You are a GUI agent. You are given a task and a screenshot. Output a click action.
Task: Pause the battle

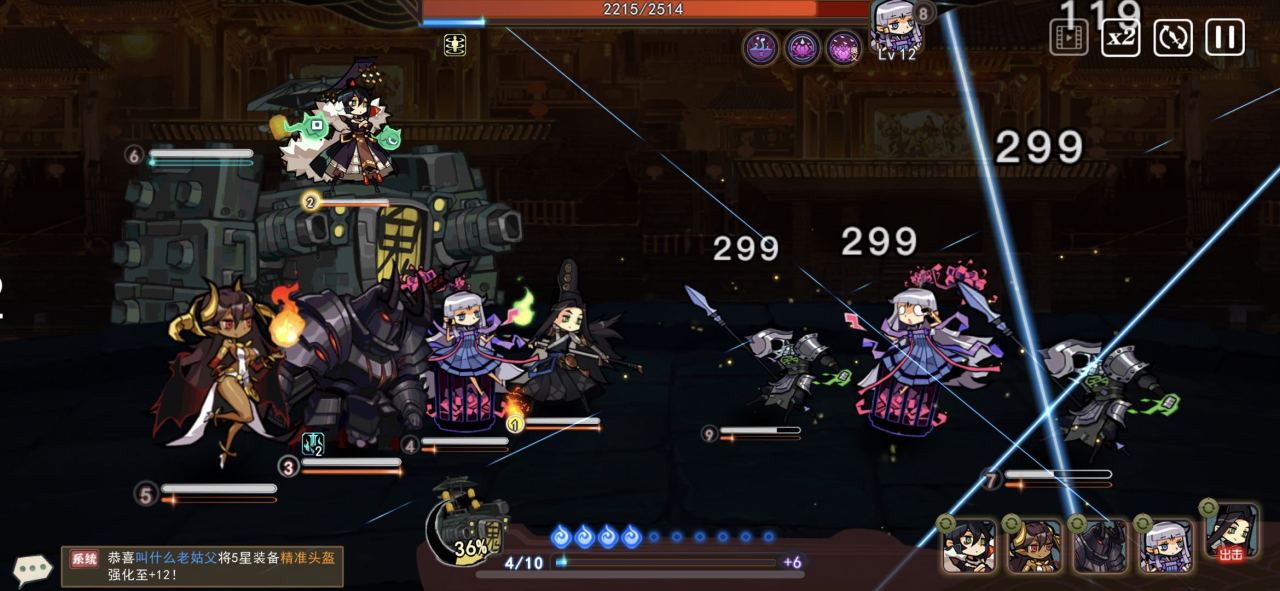1224,38
